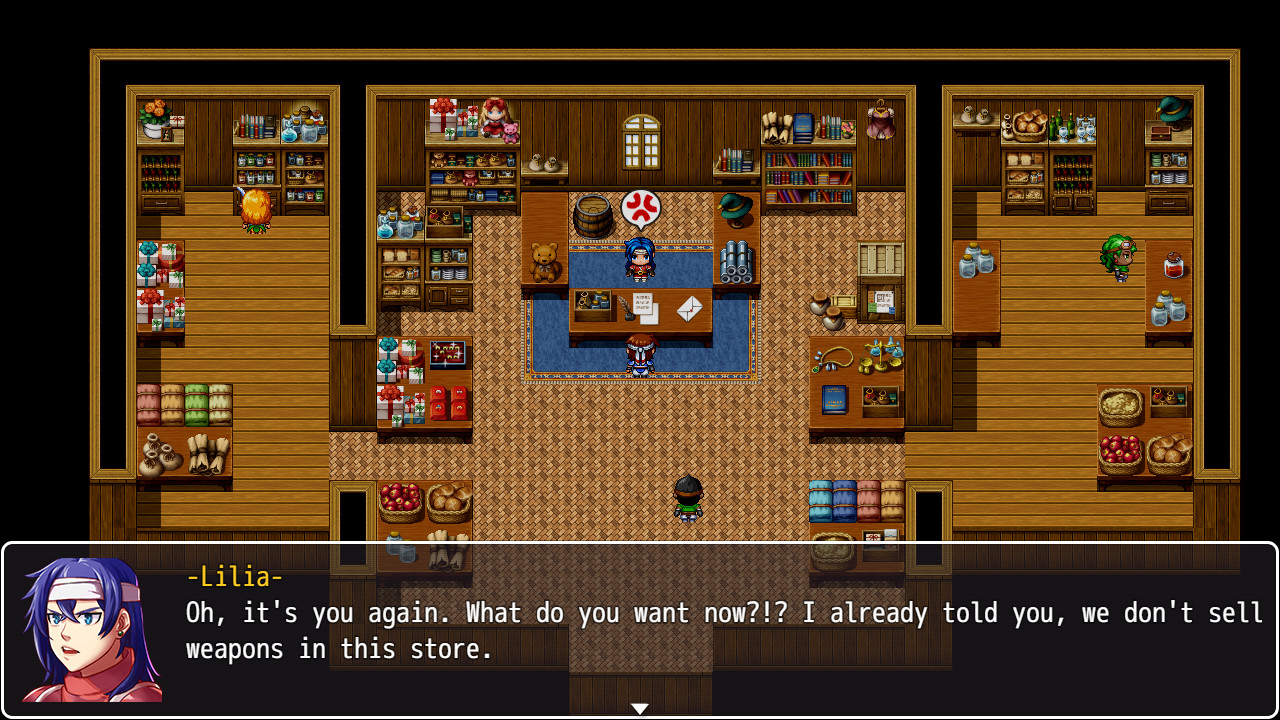Click the -Lilia- name label in the dialogue

[233, 577]
